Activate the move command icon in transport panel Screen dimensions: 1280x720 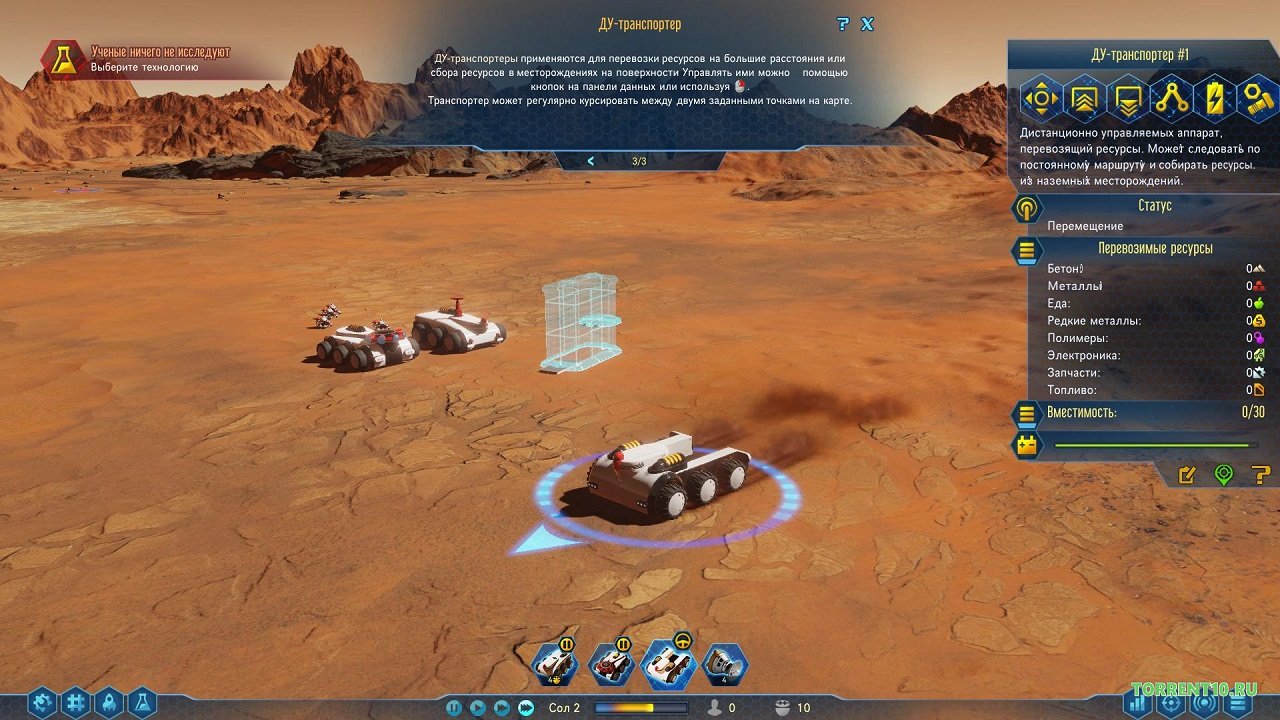(1041, 98)
